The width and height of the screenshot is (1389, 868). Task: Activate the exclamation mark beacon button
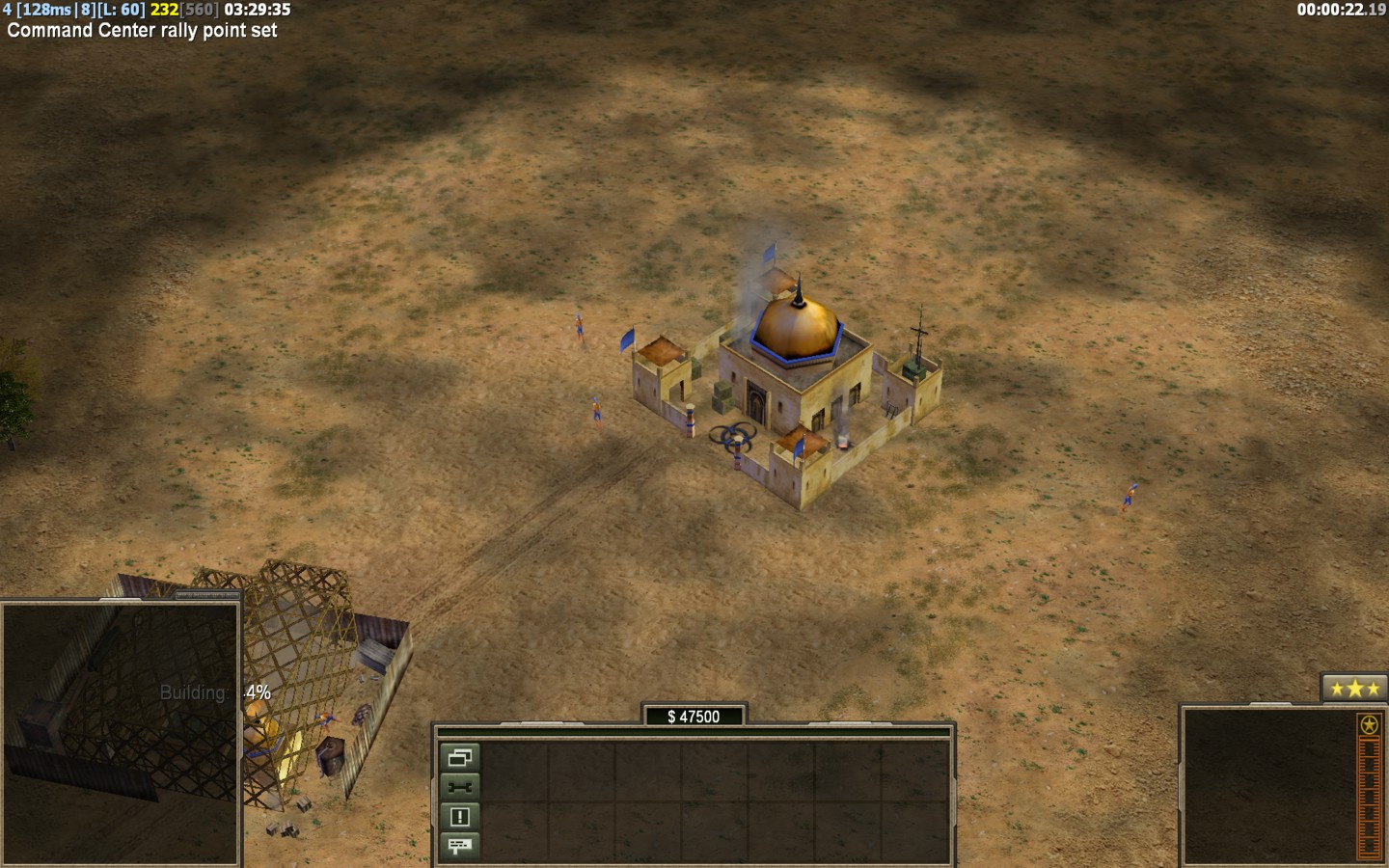click(459, 817)
